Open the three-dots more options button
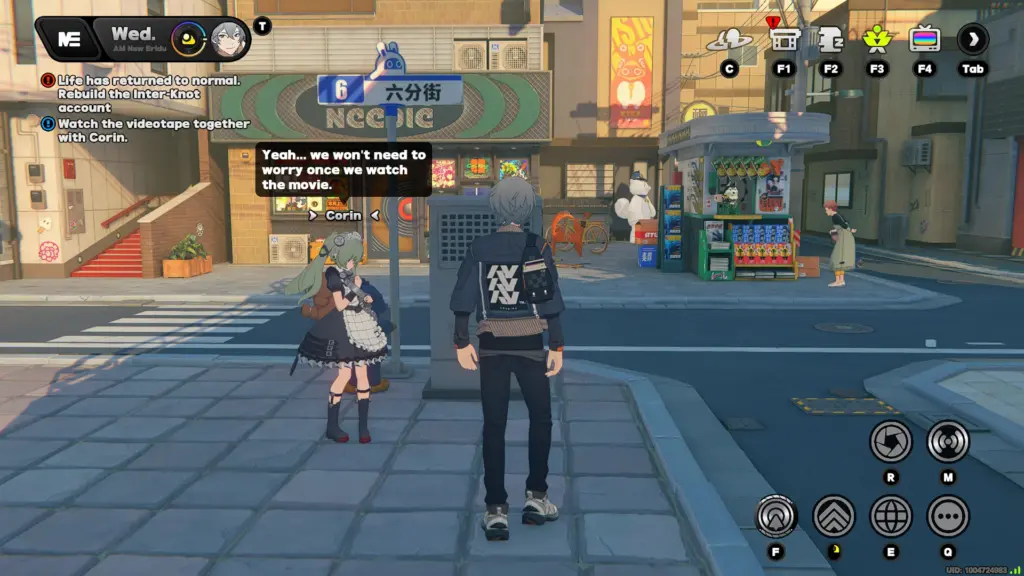 click(x=947, y=516)
